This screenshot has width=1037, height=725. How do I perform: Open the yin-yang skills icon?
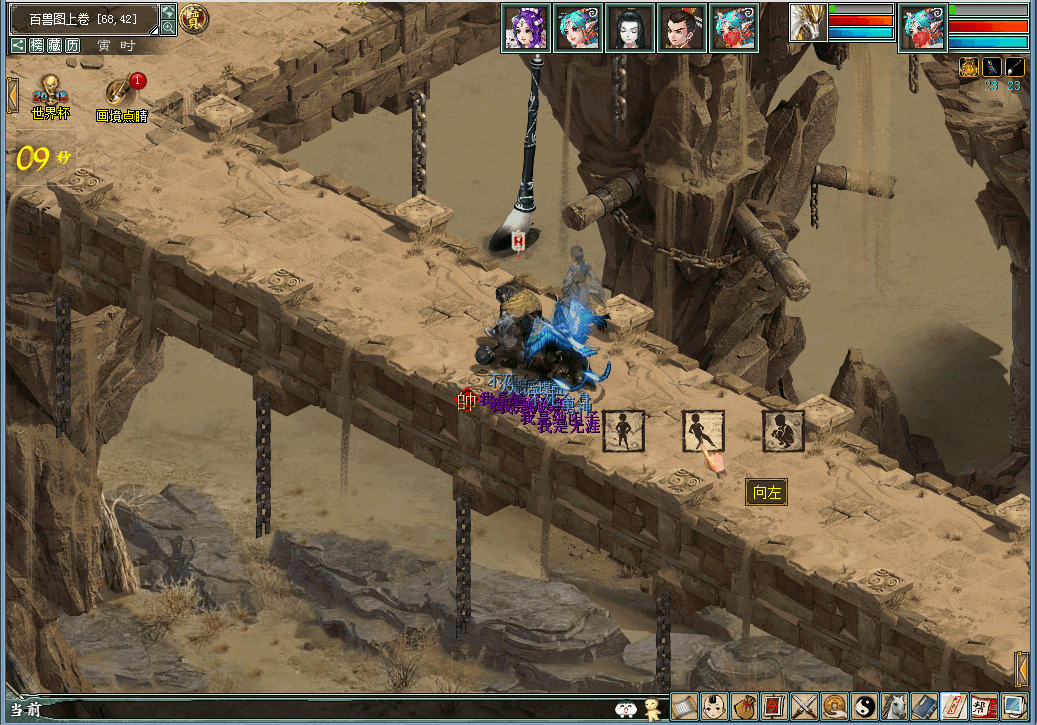pos(865,707)
